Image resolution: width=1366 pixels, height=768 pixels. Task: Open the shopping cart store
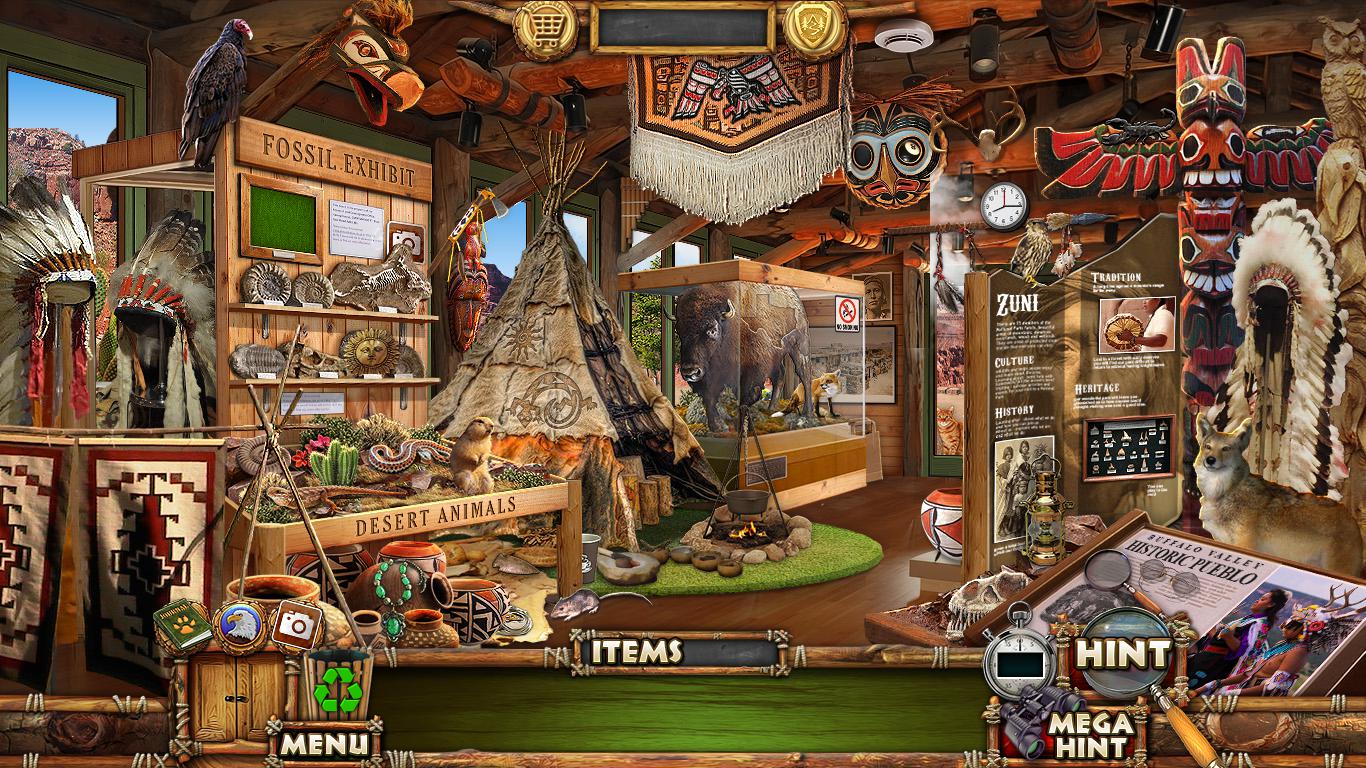tap(546, 28)
